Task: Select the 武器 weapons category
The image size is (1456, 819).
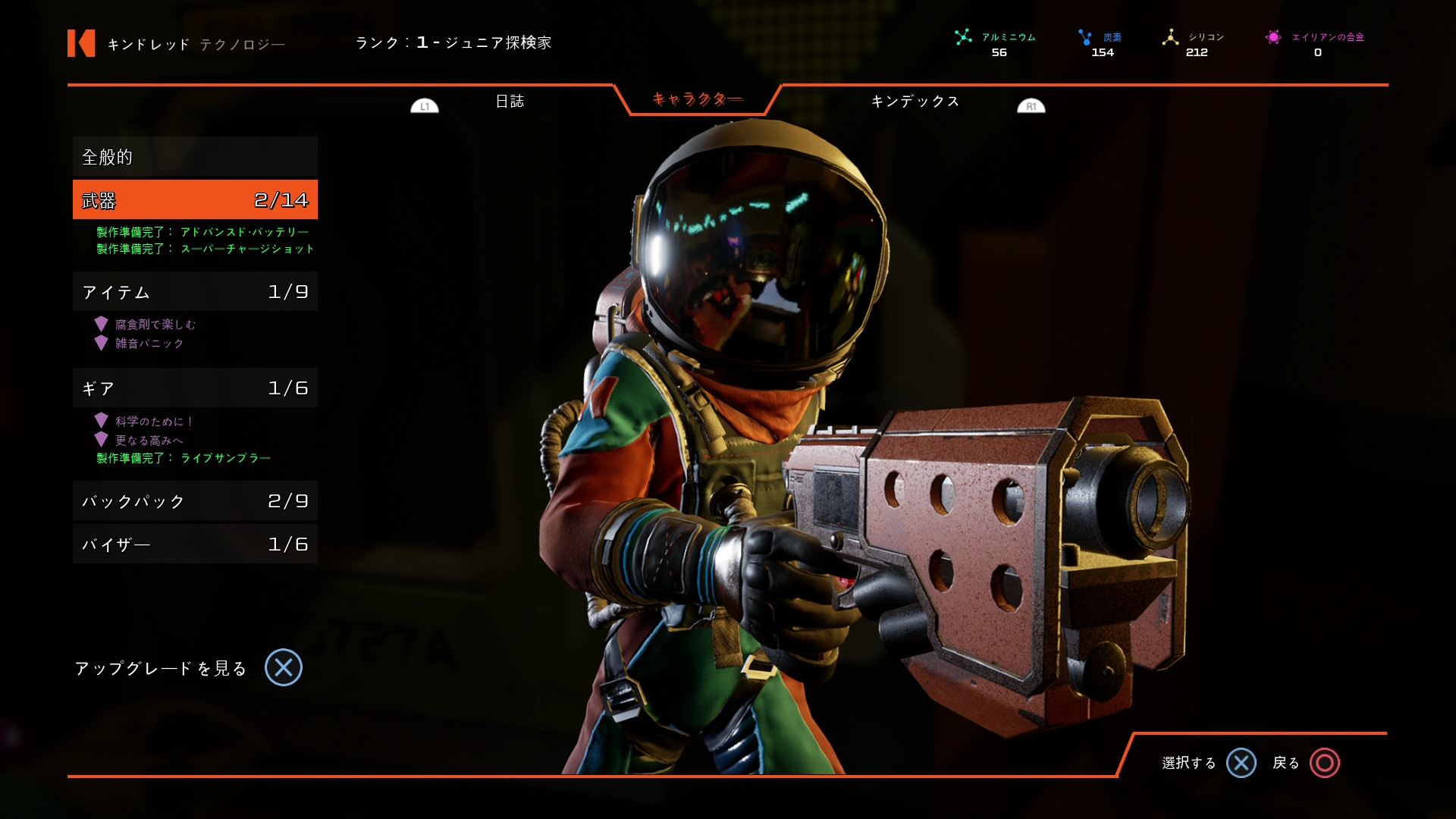Action: 195,200
